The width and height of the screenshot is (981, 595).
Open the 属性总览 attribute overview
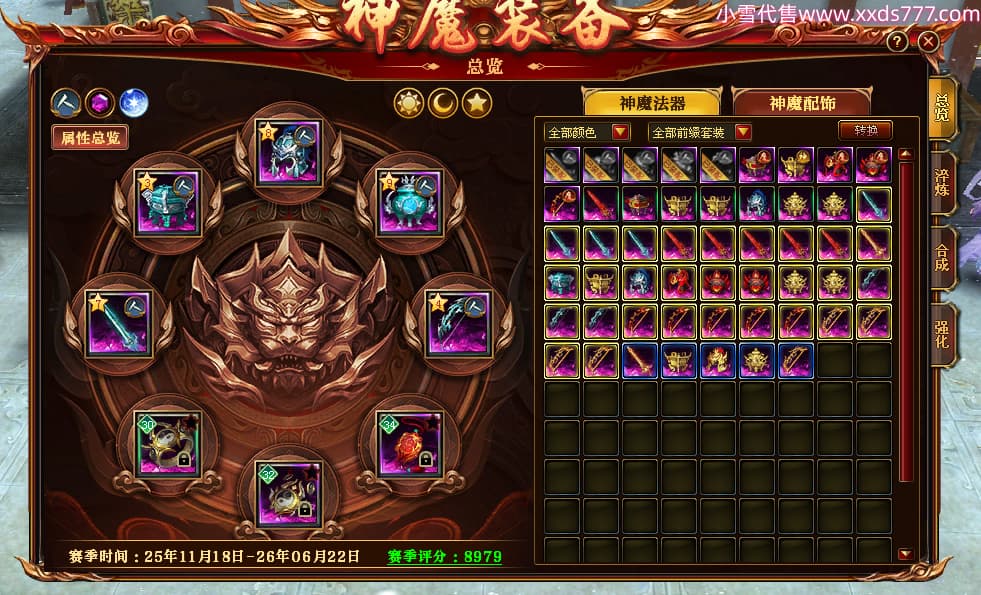tap(90, 137)
